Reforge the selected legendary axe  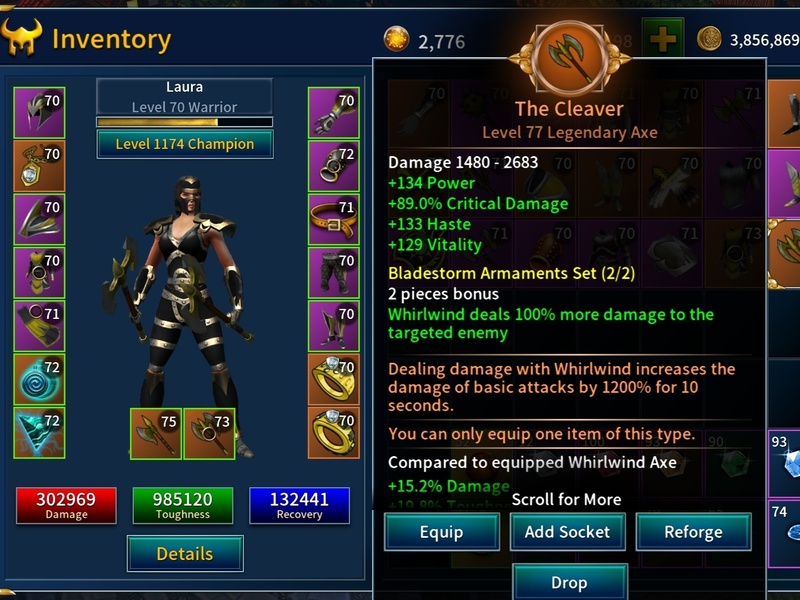tap(693, 532)
